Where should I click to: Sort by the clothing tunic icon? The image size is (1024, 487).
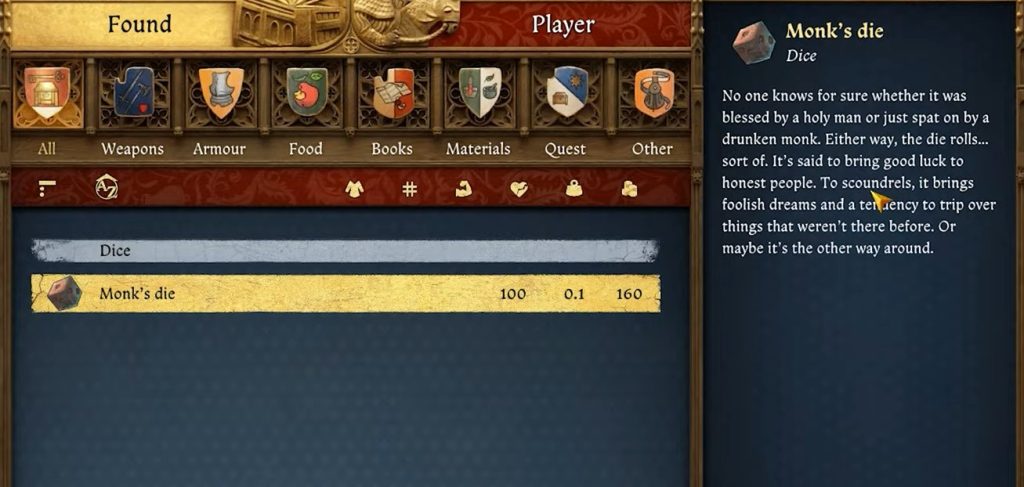tap(354, 188)
